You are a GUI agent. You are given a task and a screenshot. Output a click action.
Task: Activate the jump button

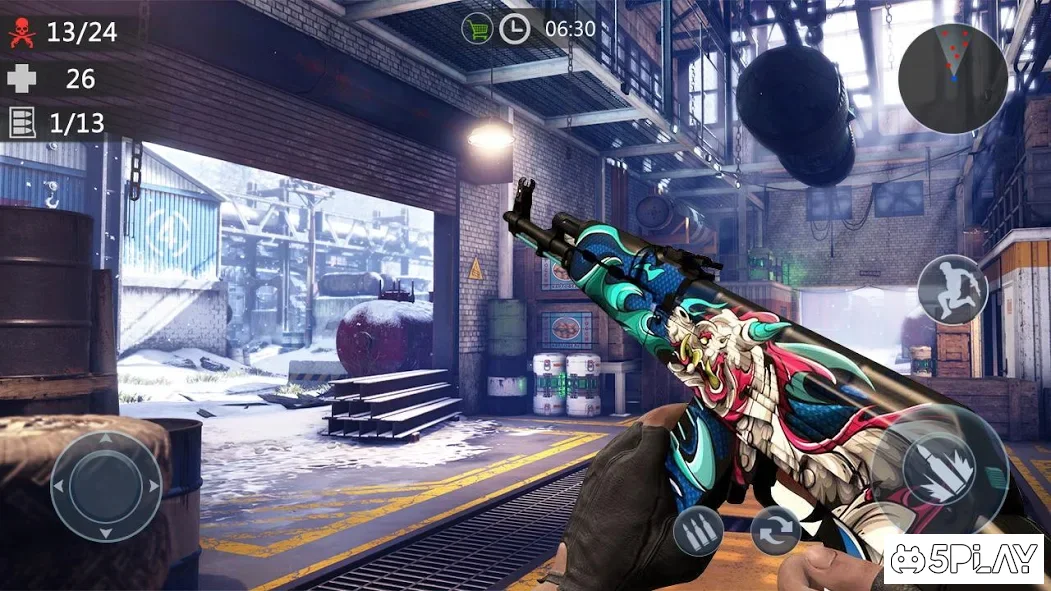pos(952,290)
